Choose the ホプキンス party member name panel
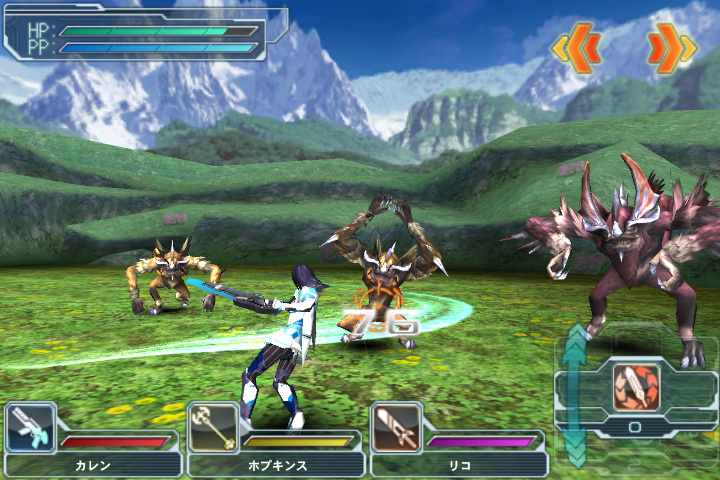 [x=275, y=465]
